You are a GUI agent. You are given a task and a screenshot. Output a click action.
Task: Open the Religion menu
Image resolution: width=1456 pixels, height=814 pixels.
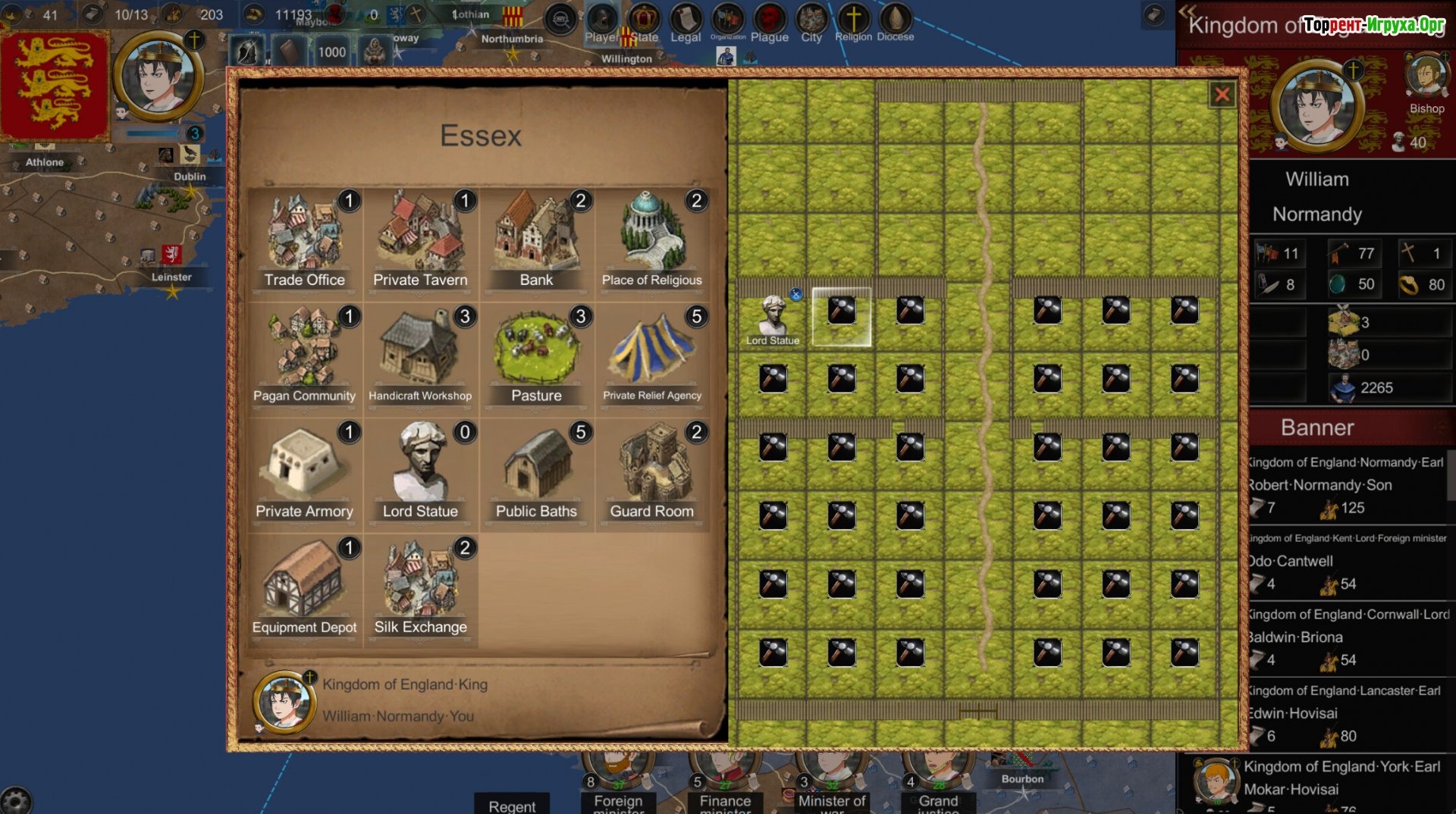(853, 23)
